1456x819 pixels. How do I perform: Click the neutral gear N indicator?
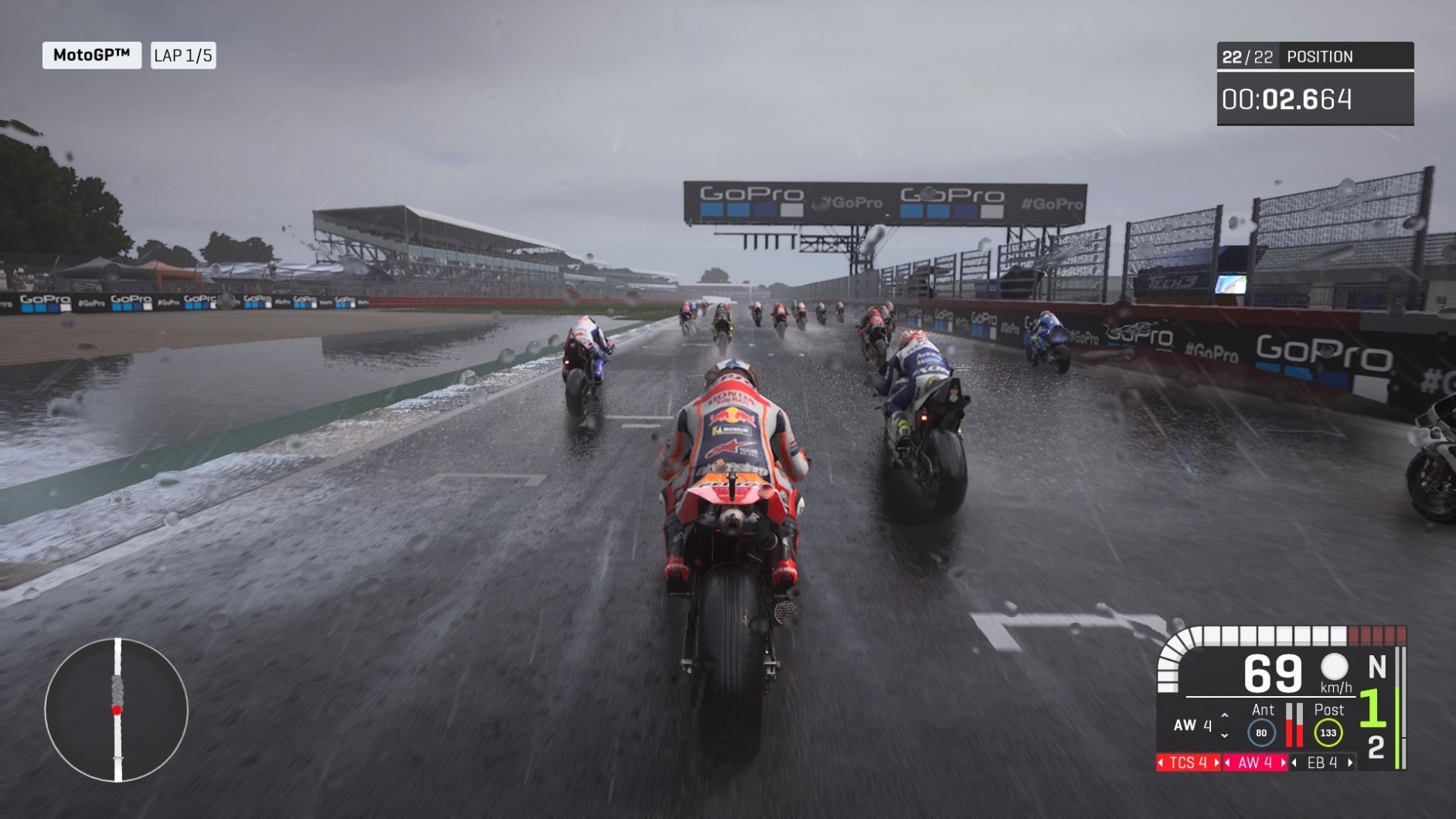point(1379,667)
